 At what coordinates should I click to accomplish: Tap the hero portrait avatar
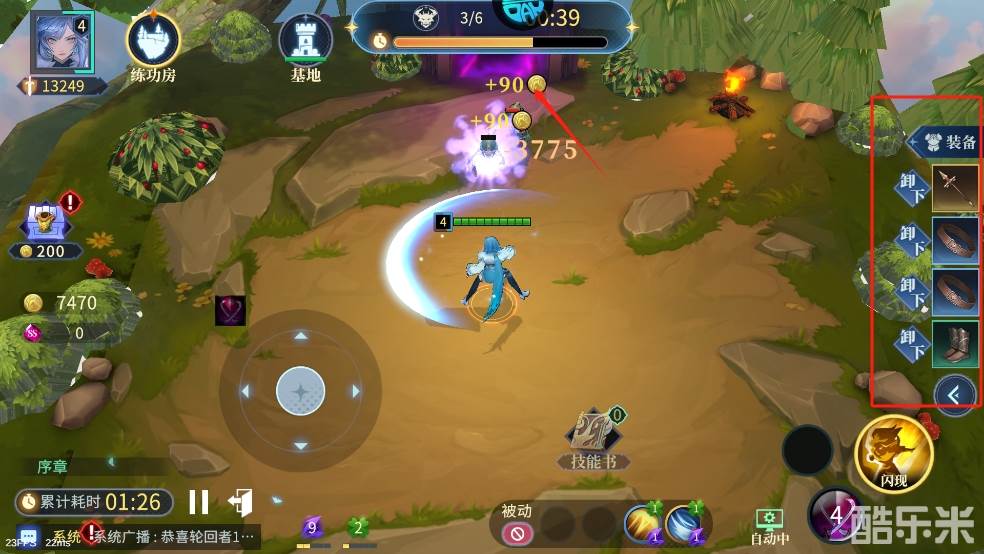click(62, 42)
